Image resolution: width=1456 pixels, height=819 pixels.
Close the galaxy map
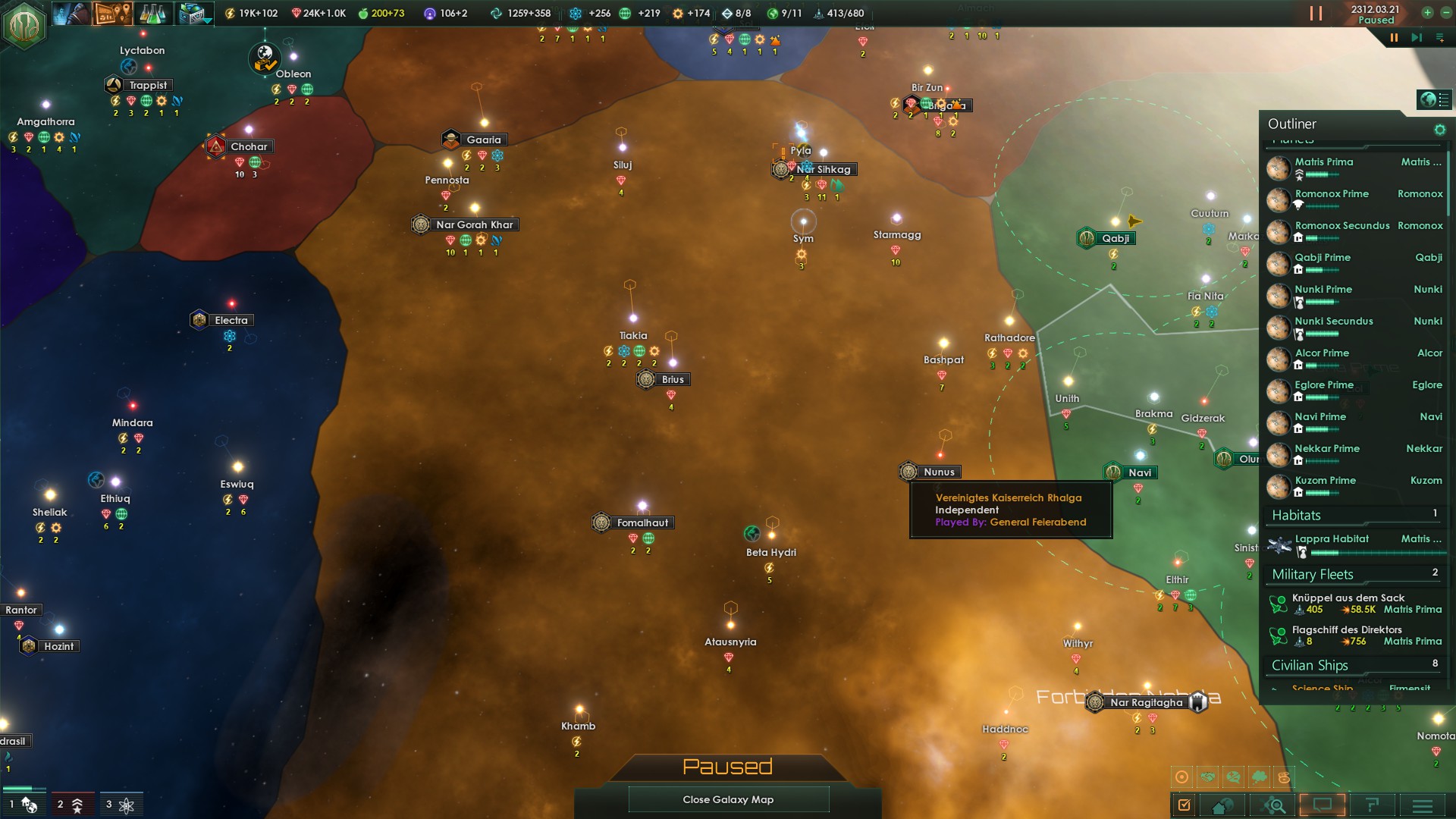pos(728,799)
